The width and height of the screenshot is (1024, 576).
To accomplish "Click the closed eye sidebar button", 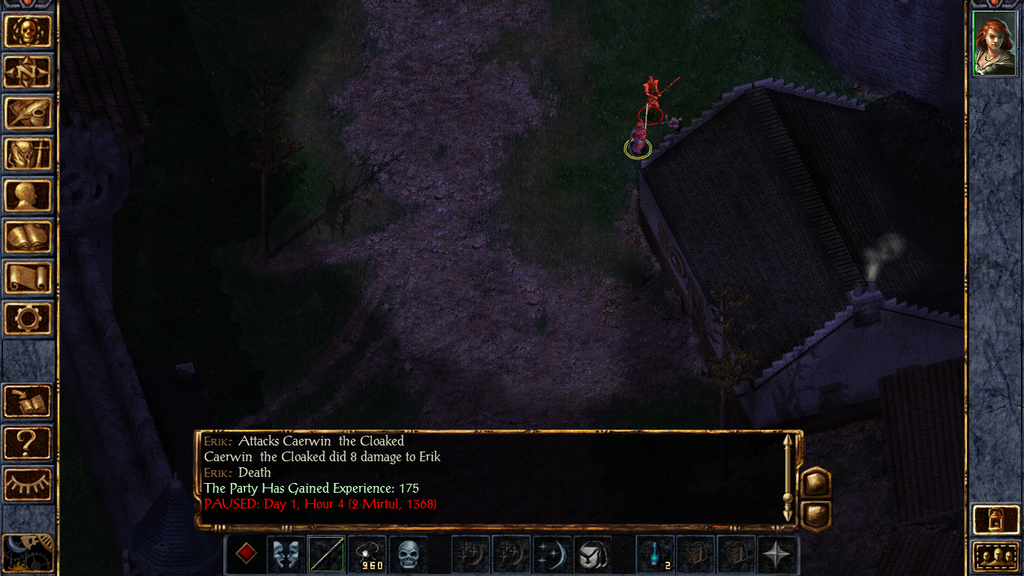I will point(28,483).
